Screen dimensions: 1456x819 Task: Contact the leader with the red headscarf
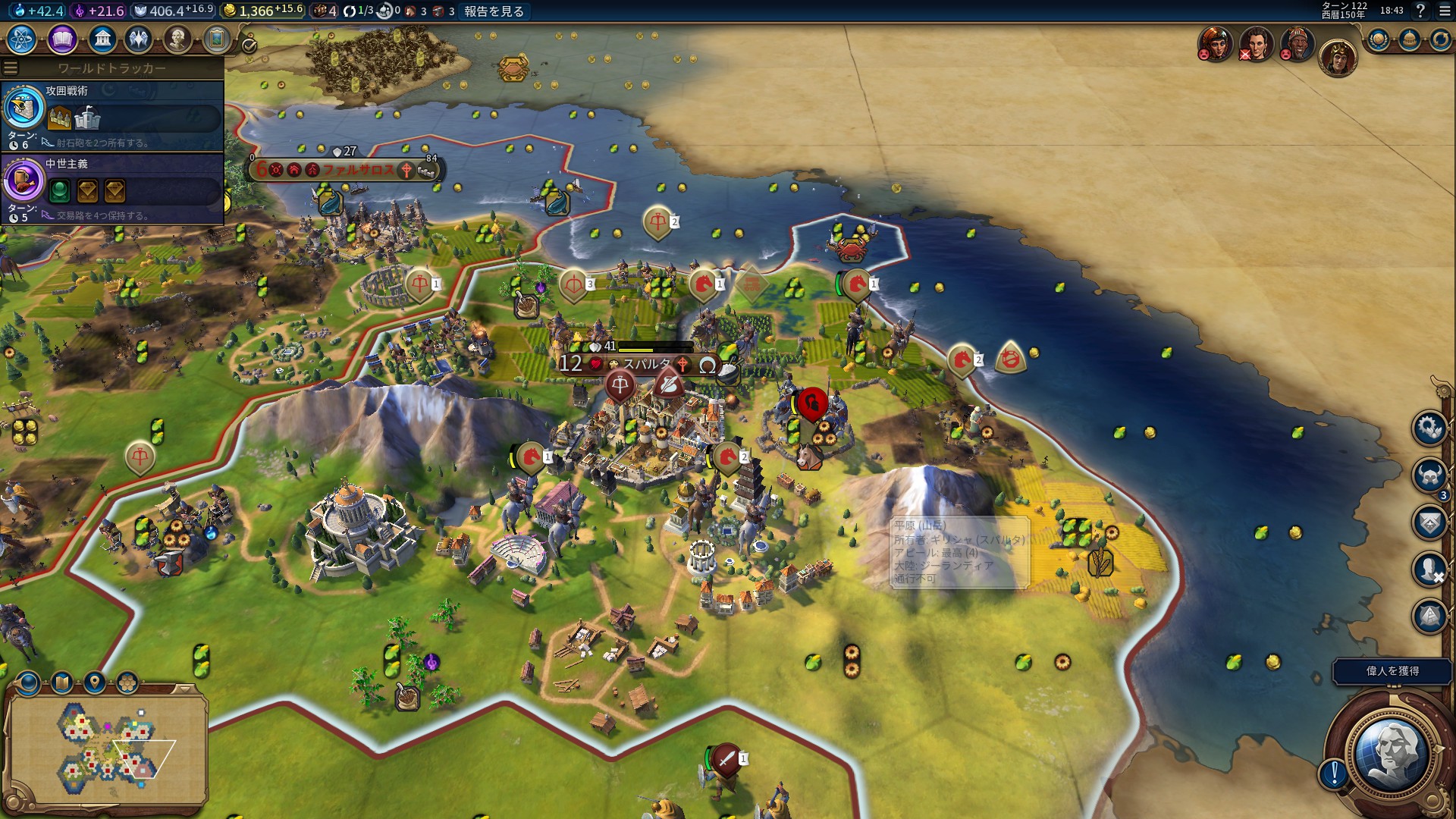click(x=1215, y=44)
